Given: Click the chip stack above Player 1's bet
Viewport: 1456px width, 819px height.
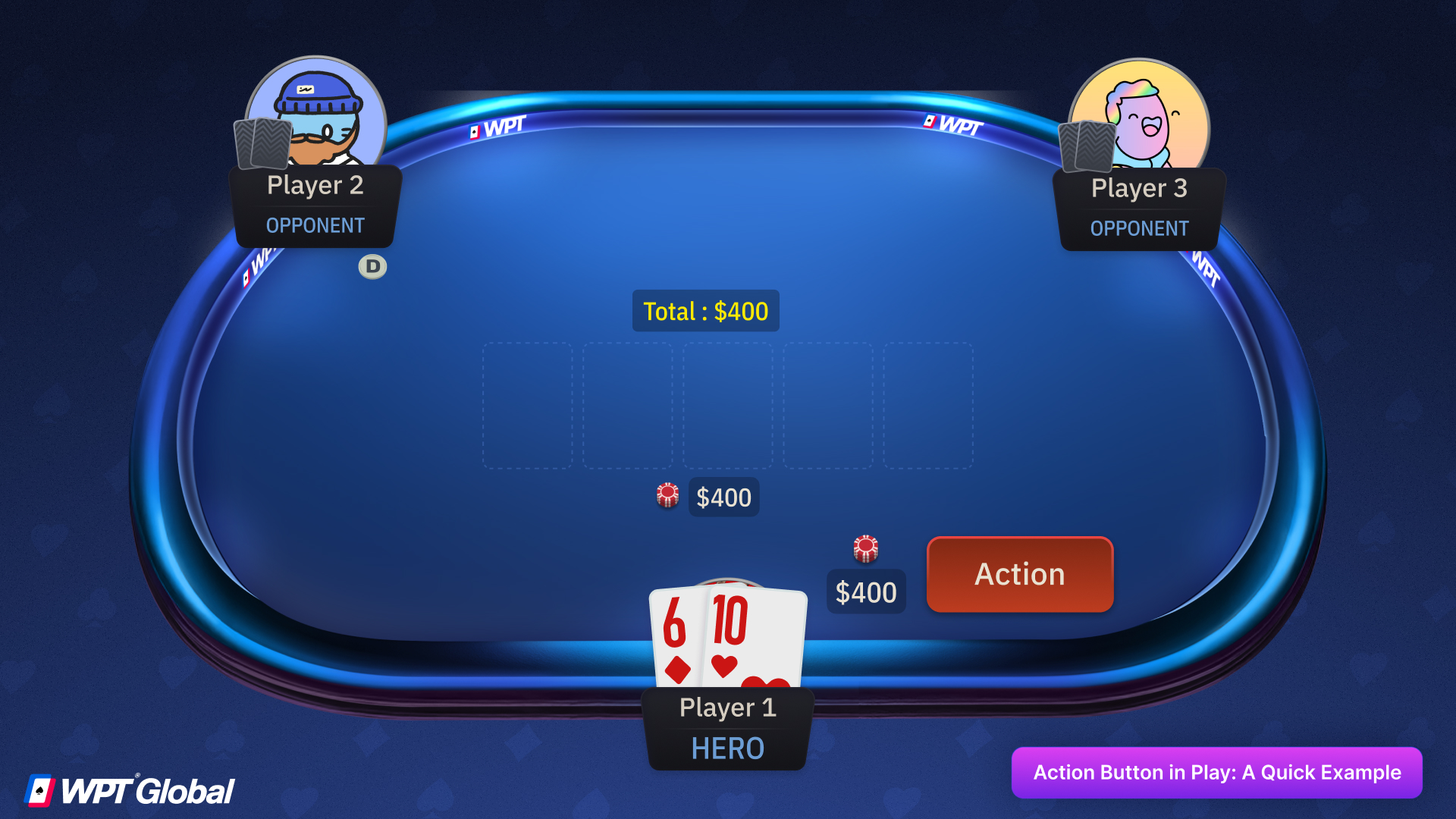Looking at the screenshot, I should [x=865, y=550].
